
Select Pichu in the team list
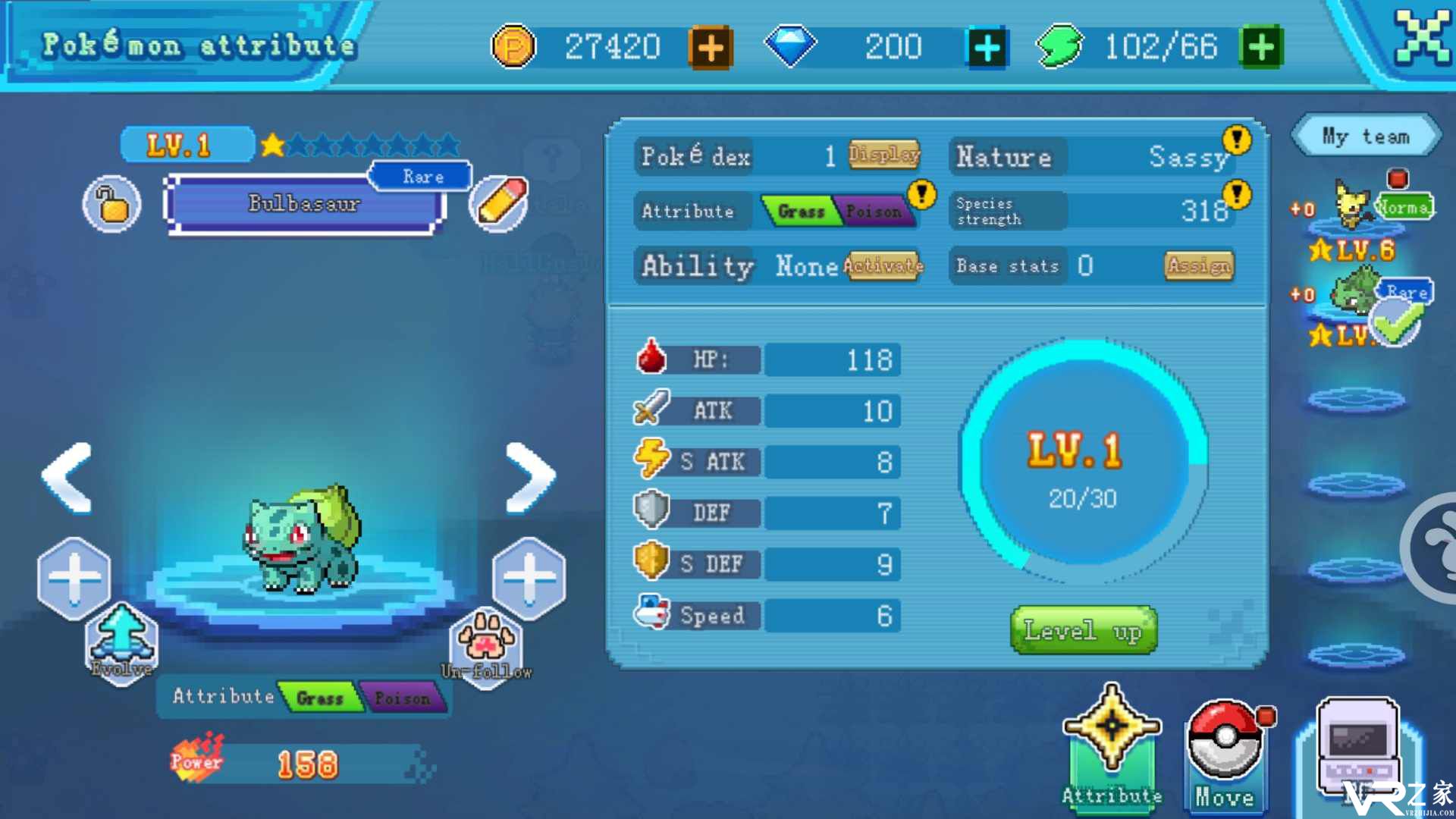point(1354,206)
